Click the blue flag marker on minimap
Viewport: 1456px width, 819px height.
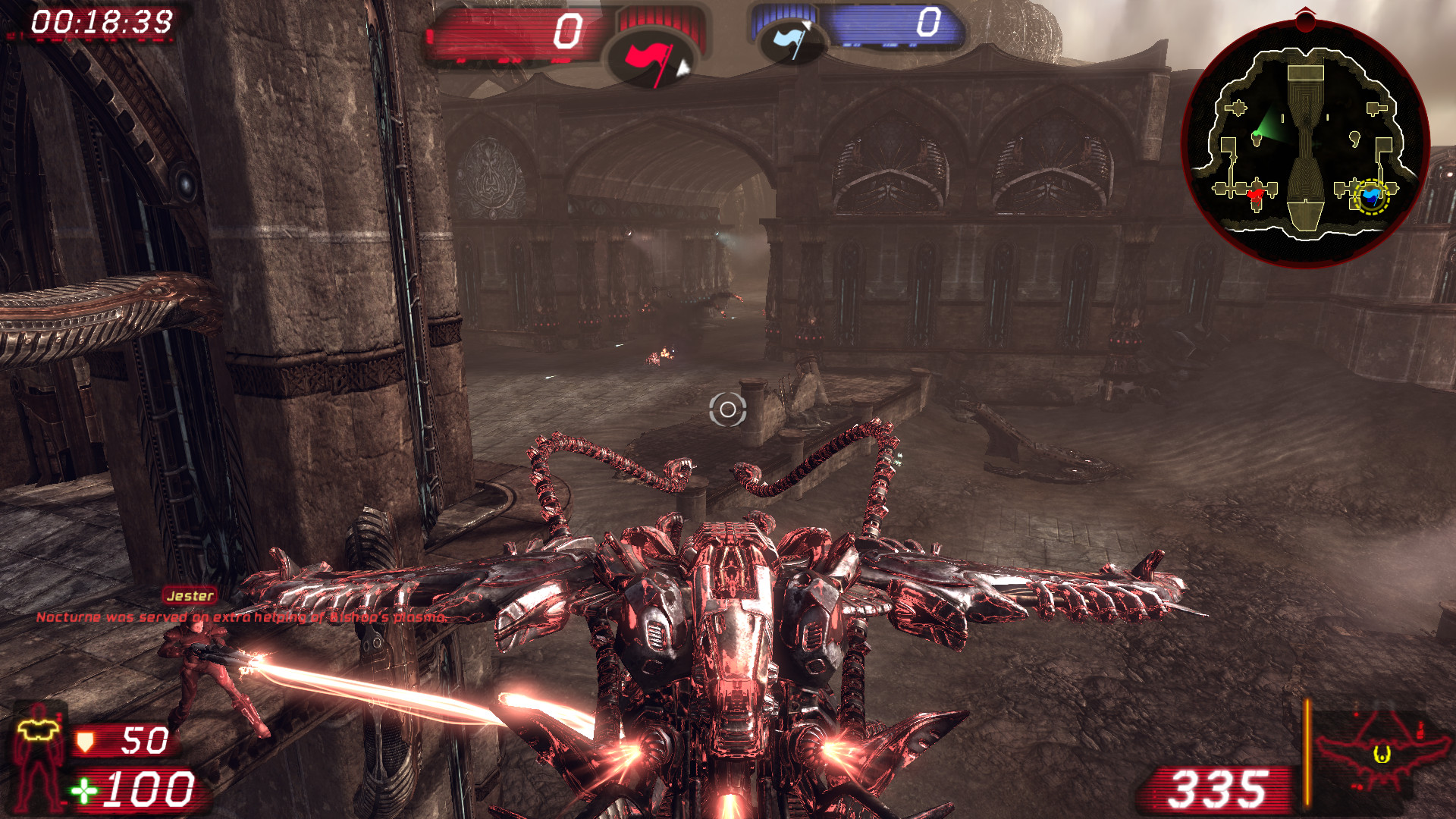click(x=1371, y=197)
